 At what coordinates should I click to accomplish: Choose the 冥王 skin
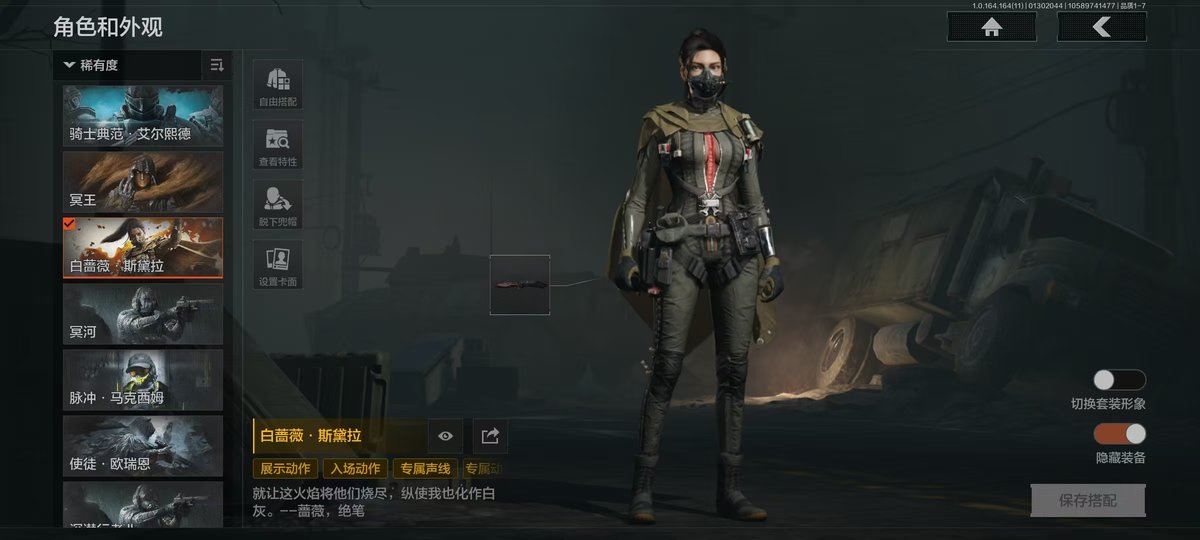click(143, 181)
